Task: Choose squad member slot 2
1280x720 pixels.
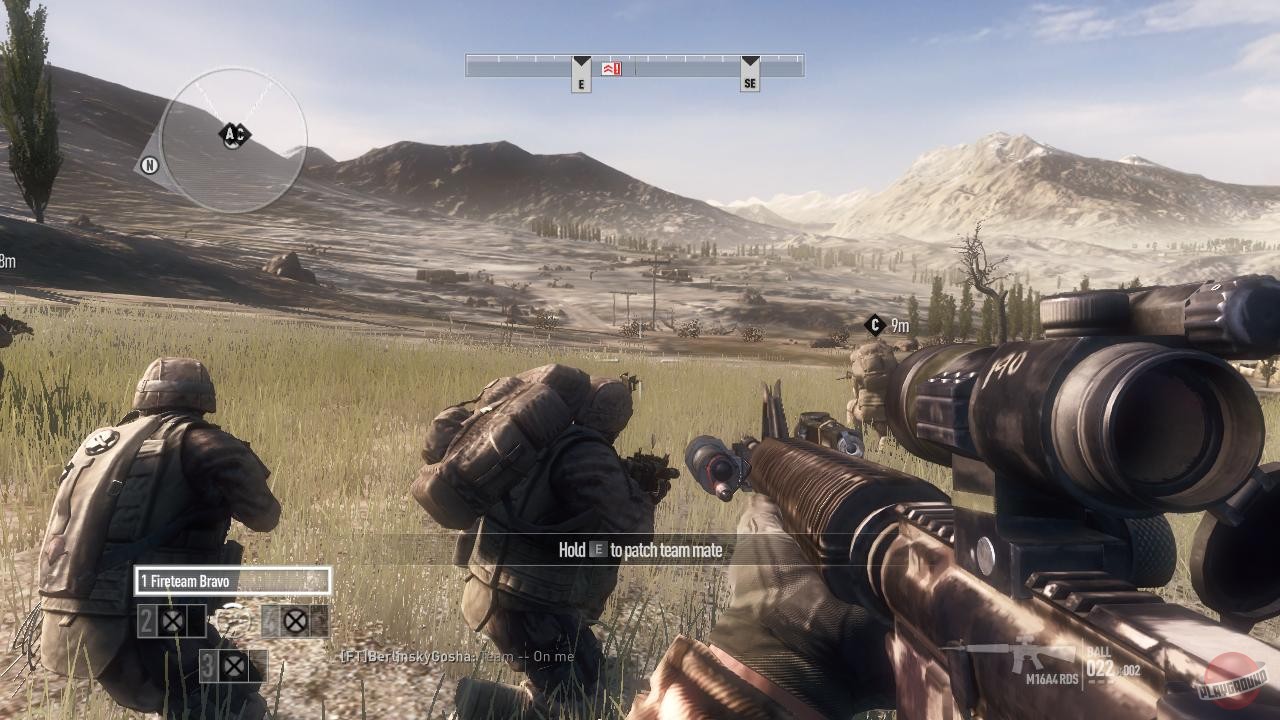Action: [x=172, y=622]
